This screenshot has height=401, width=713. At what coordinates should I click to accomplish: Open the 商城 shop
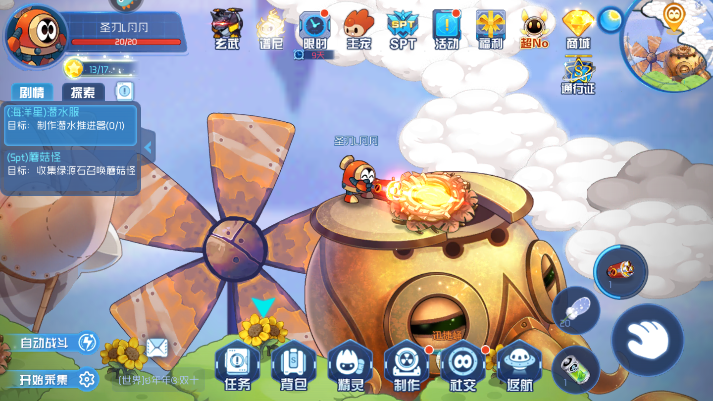point(578,29)
